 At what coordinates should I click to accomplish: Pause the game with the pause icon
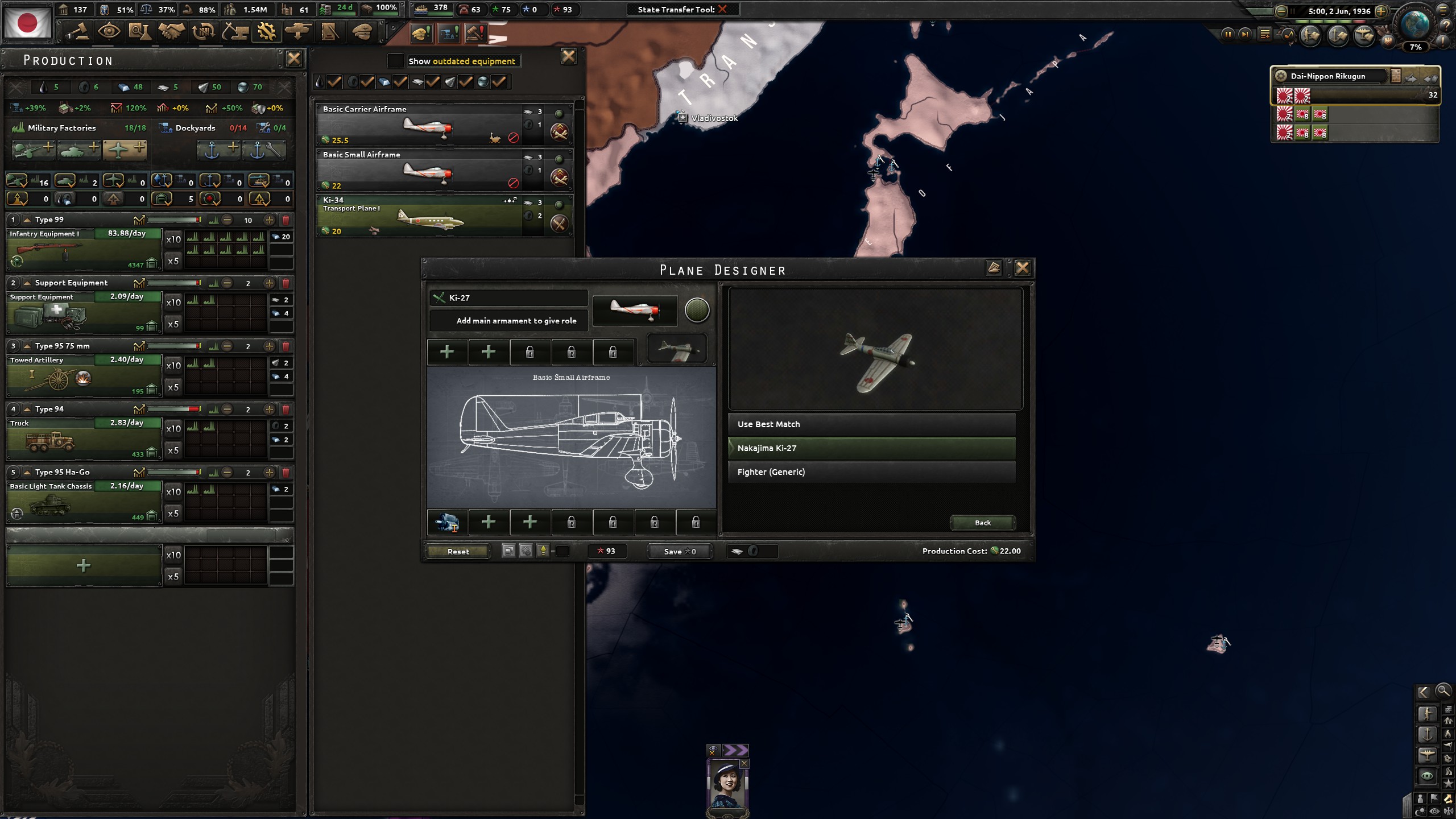point(1228,34)
